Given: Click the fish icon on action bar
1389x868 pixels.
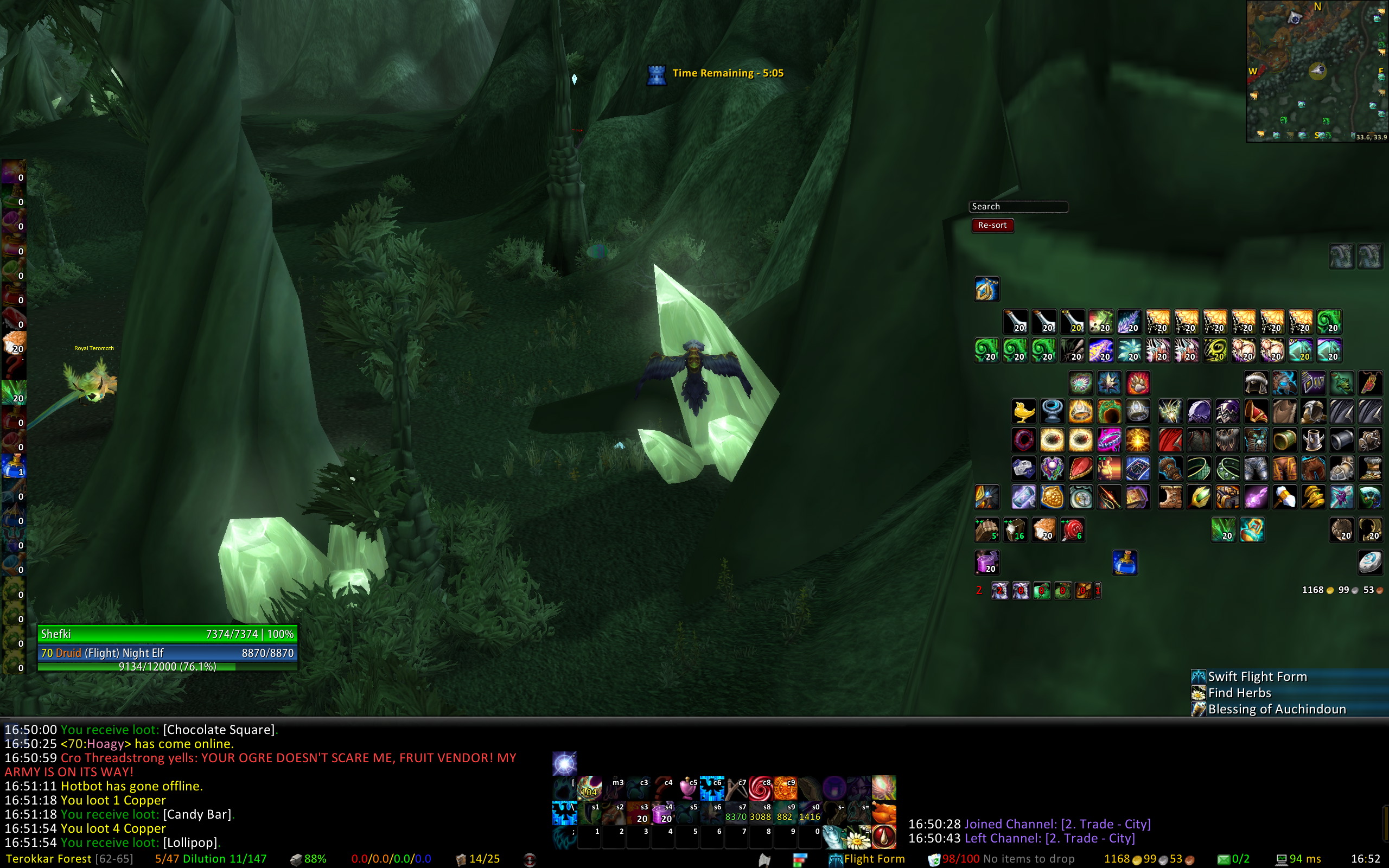Looking at the screenshot, I should tap(834, 838).
